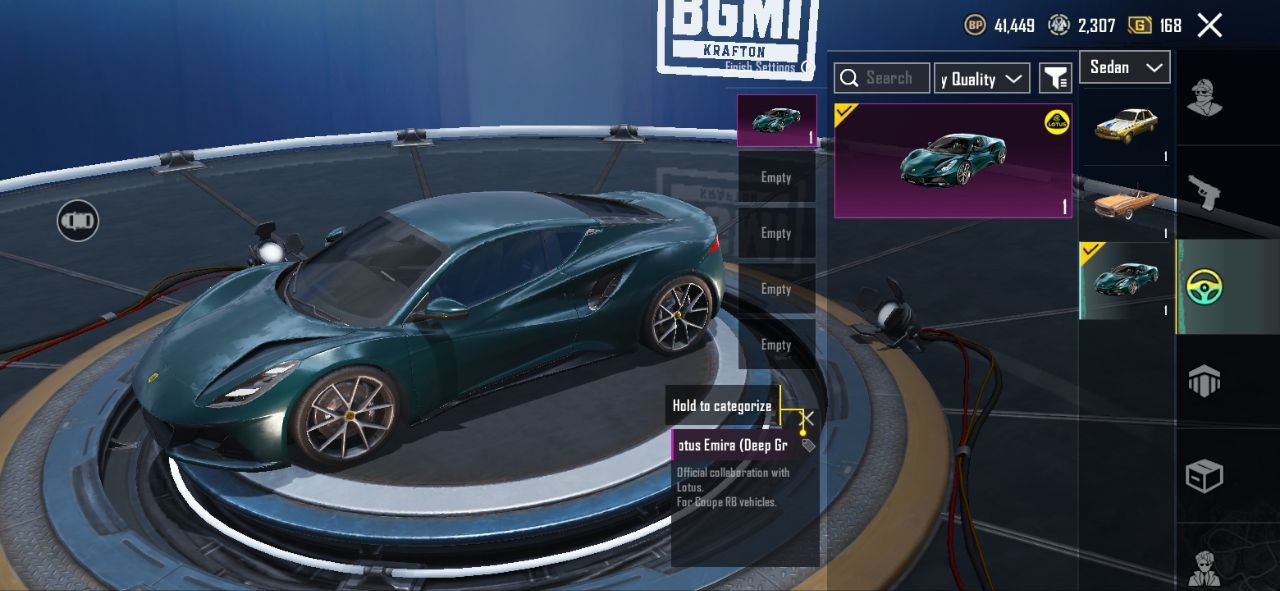This screenshot has width=1280, height=591.
Task: Switch to the character outfit tab
Action: coord(1205,97)
